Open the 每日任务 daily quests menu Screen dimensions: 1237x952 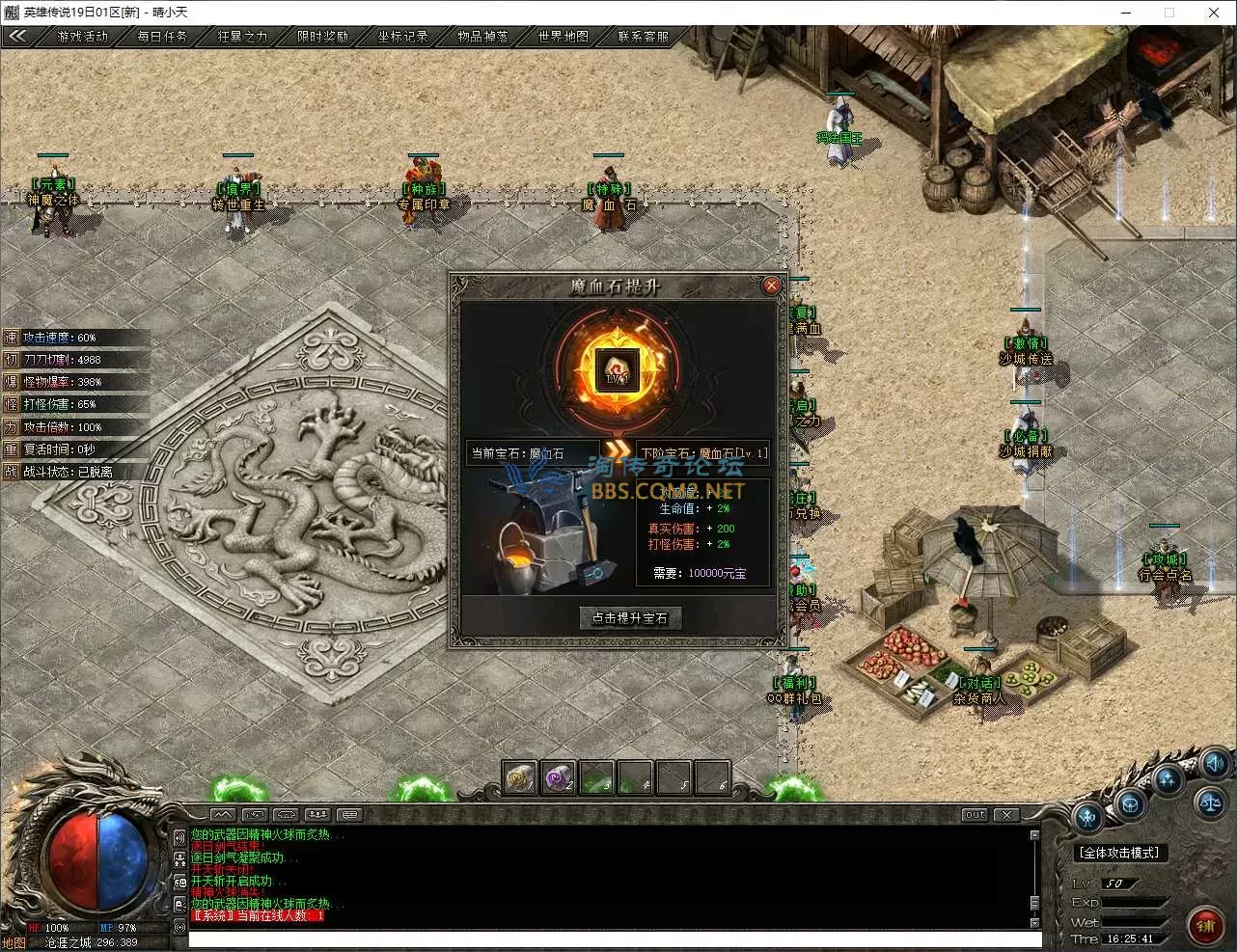point(162,37)
